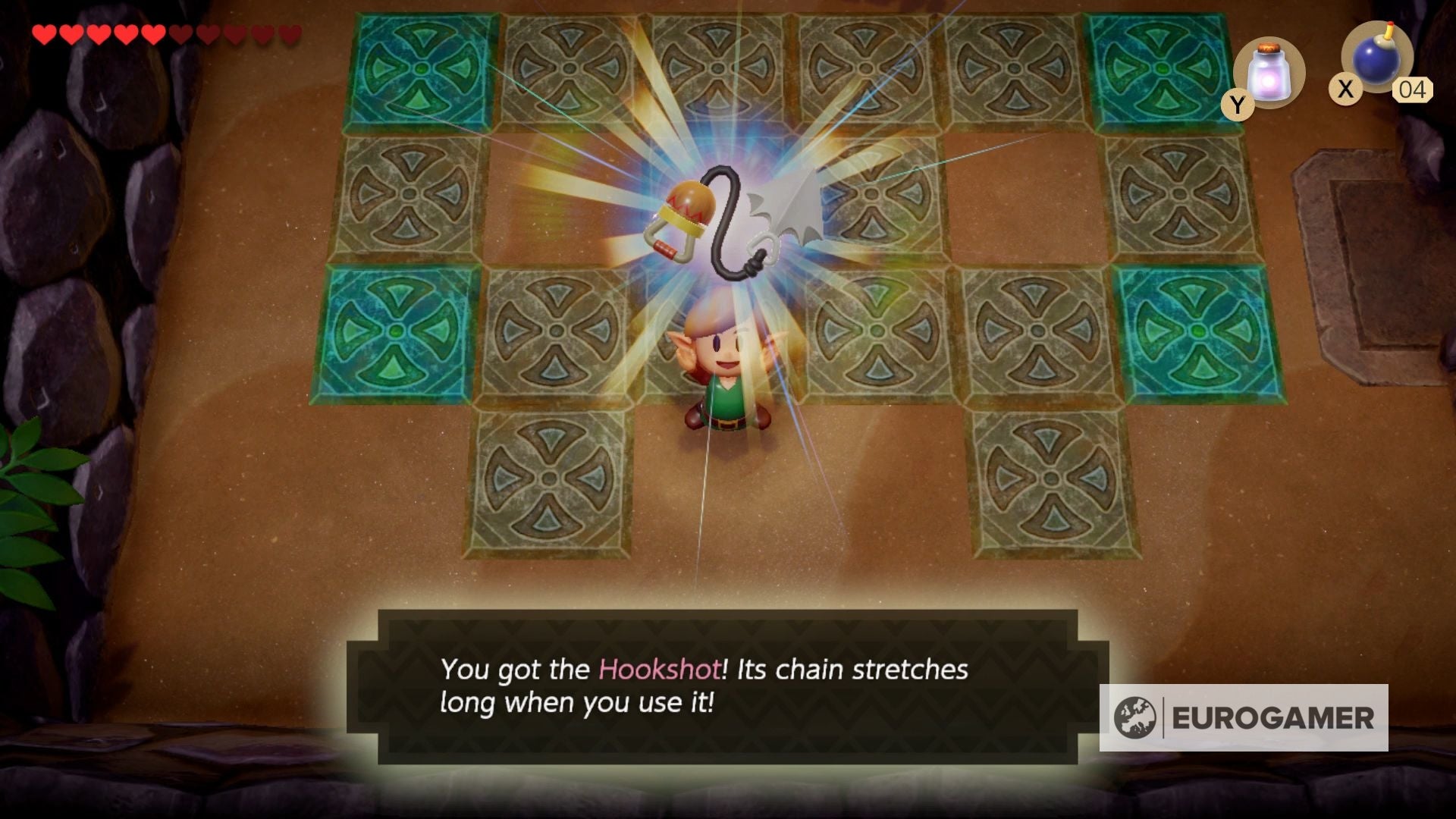Click a partially faded heart in the health row
Screen dimensions: 1456x819
[x=235, y=34]
